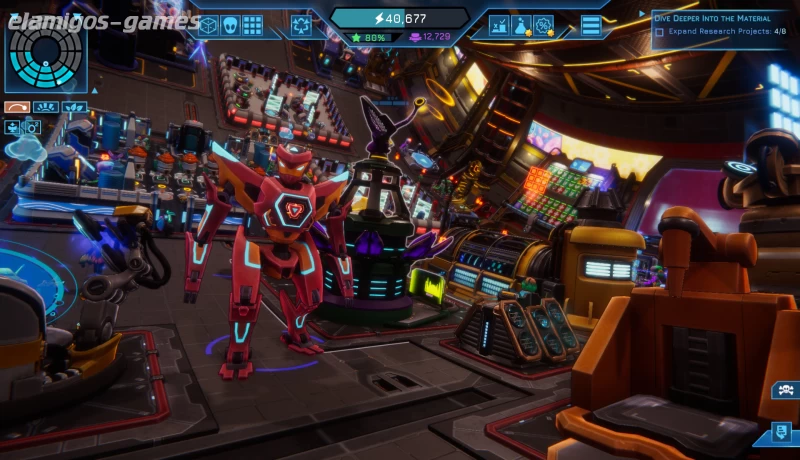Select the orange curved-path view button

pyautogui.click(x=16, y=107)
